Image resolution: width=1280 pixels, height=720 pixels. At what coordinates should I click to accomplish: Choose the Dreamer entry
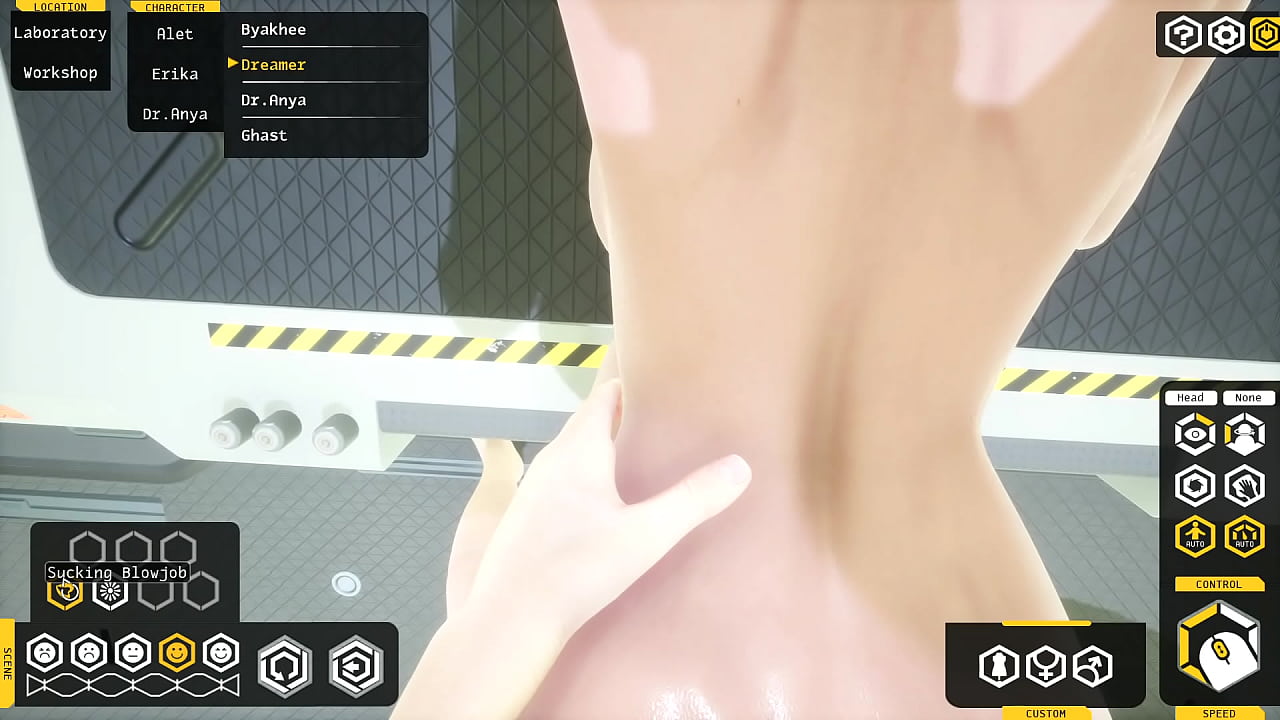tap(273, 65)
